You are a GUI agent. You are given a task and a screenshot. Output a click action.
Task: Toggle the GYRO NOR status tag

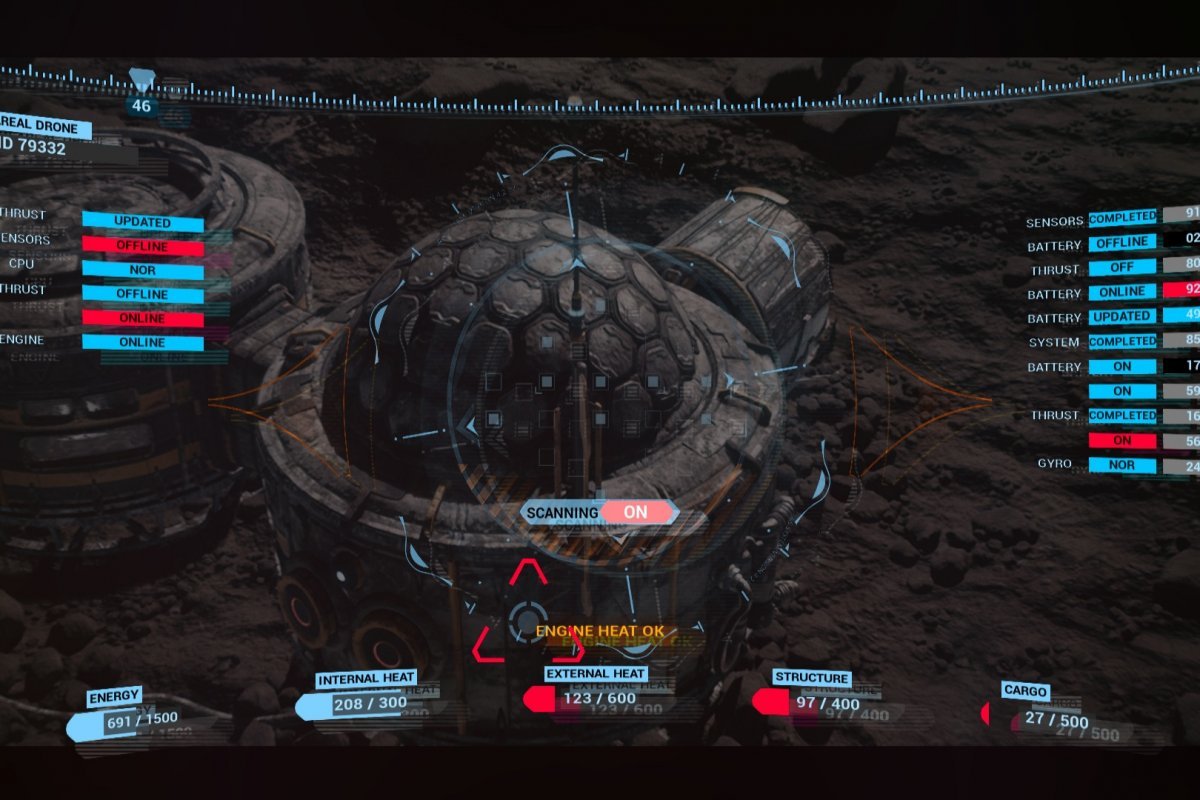pyautogui.click(x=1122, y=465)
